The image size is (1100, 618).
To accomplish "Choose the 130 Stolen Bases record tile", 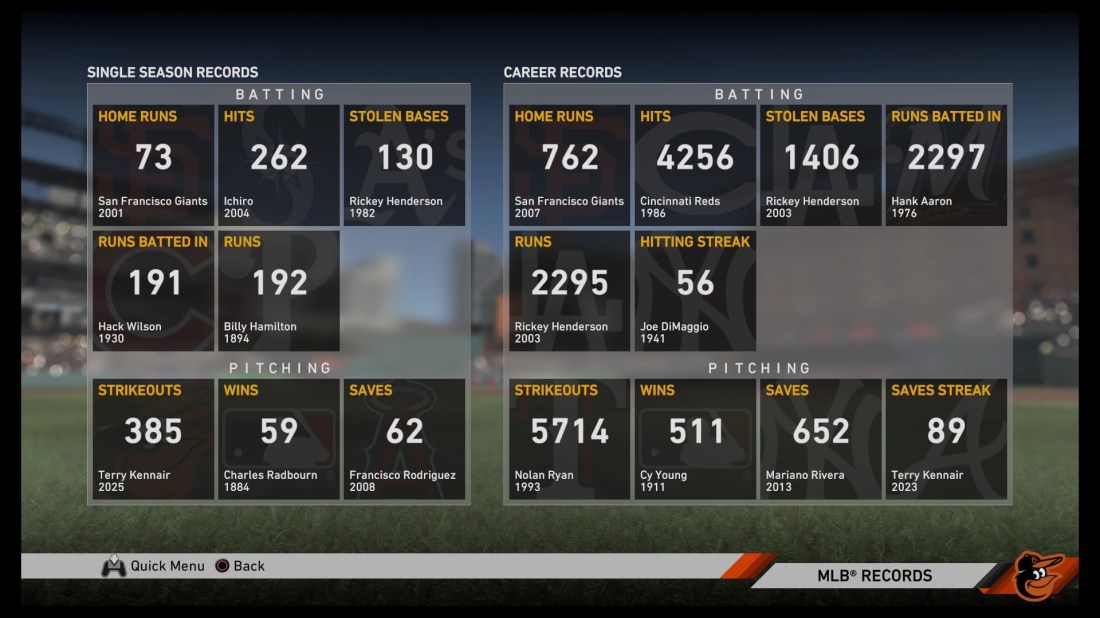I will pos(404,165).
